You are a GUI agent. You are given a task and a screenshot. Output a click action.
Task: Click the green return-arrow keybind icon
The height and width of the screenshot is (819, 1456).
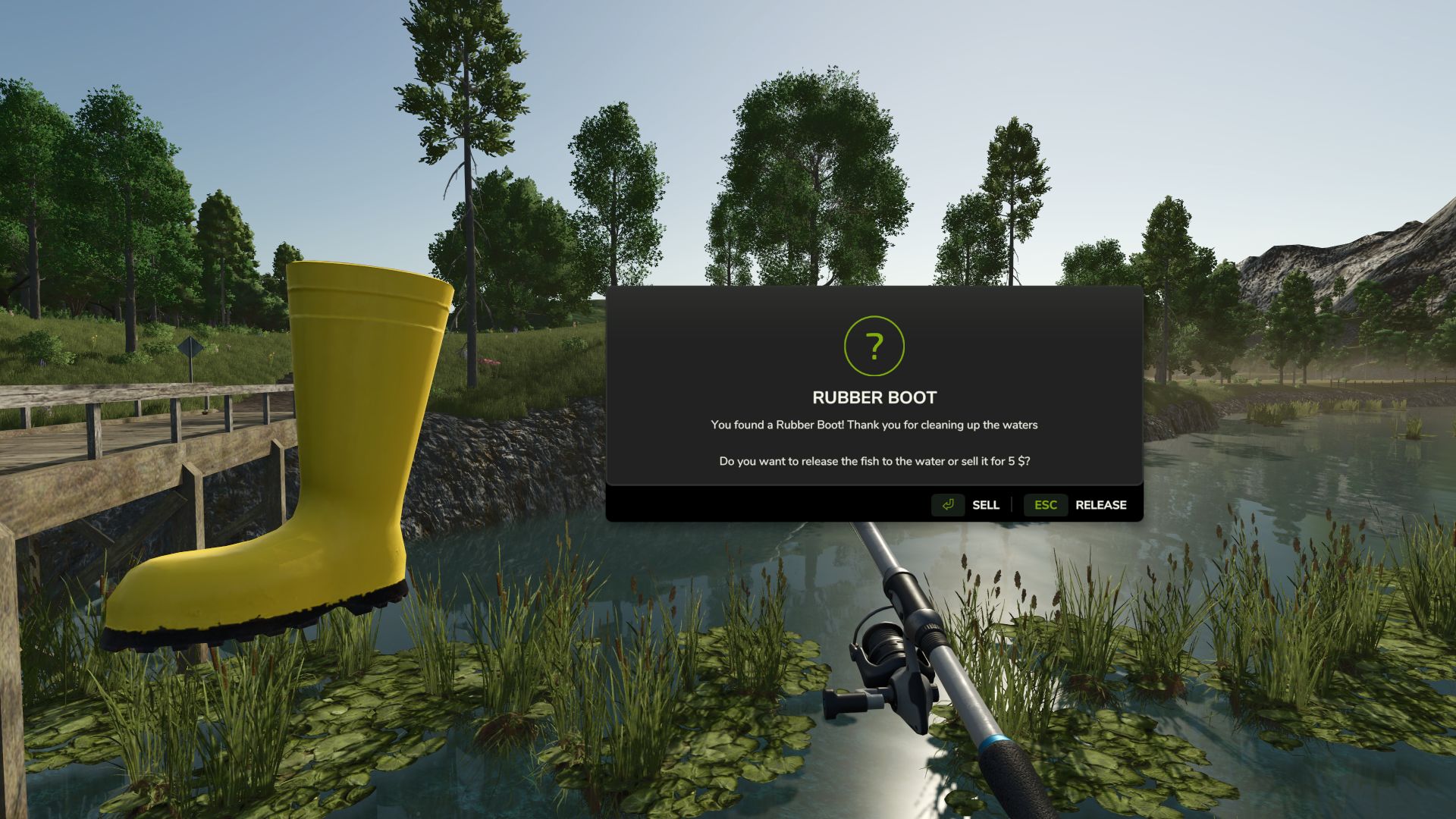click(947, 505)
